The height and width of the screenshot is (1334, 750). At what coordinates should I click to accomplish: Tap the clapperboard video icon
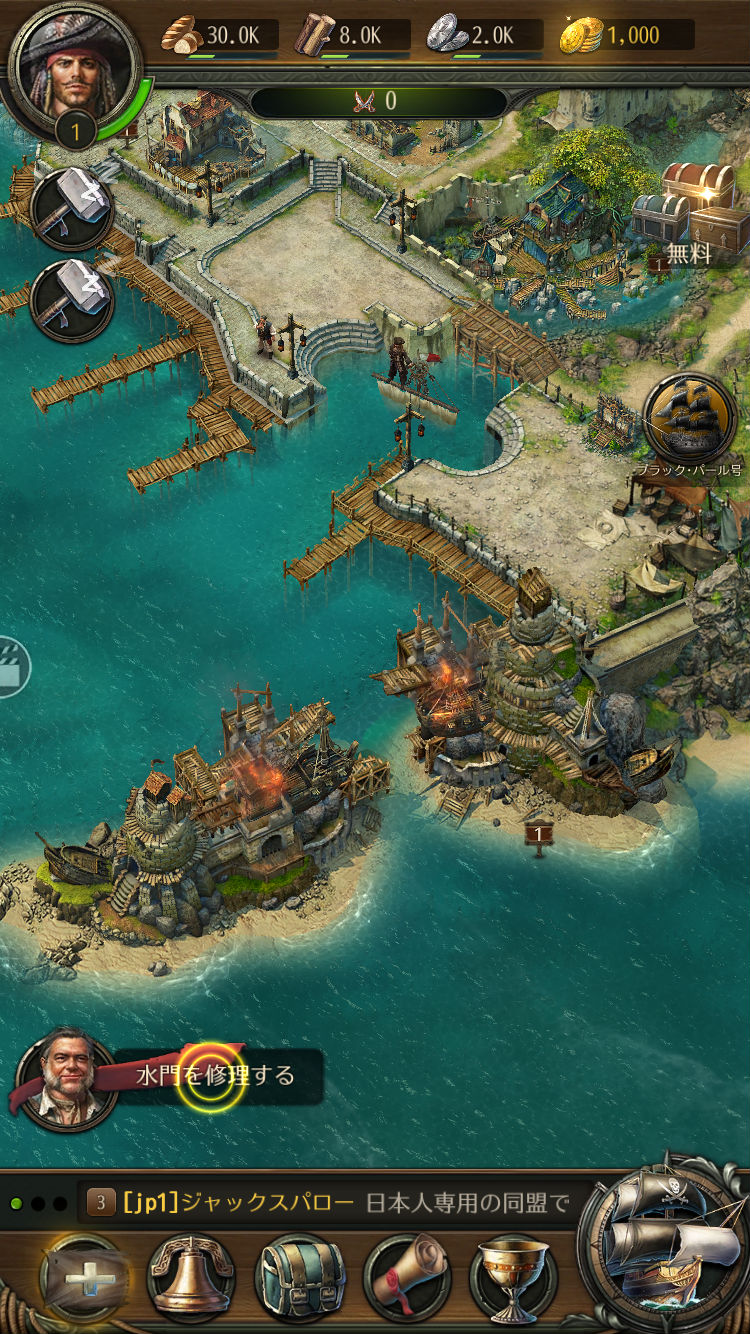(x=12, y=667)
